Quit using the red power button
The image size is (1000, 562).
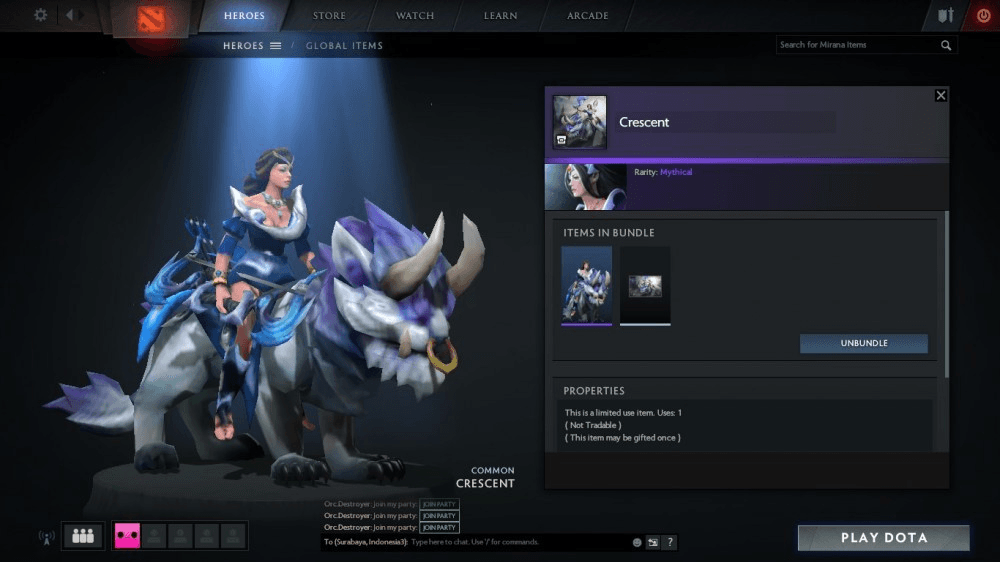coord(983,16)
